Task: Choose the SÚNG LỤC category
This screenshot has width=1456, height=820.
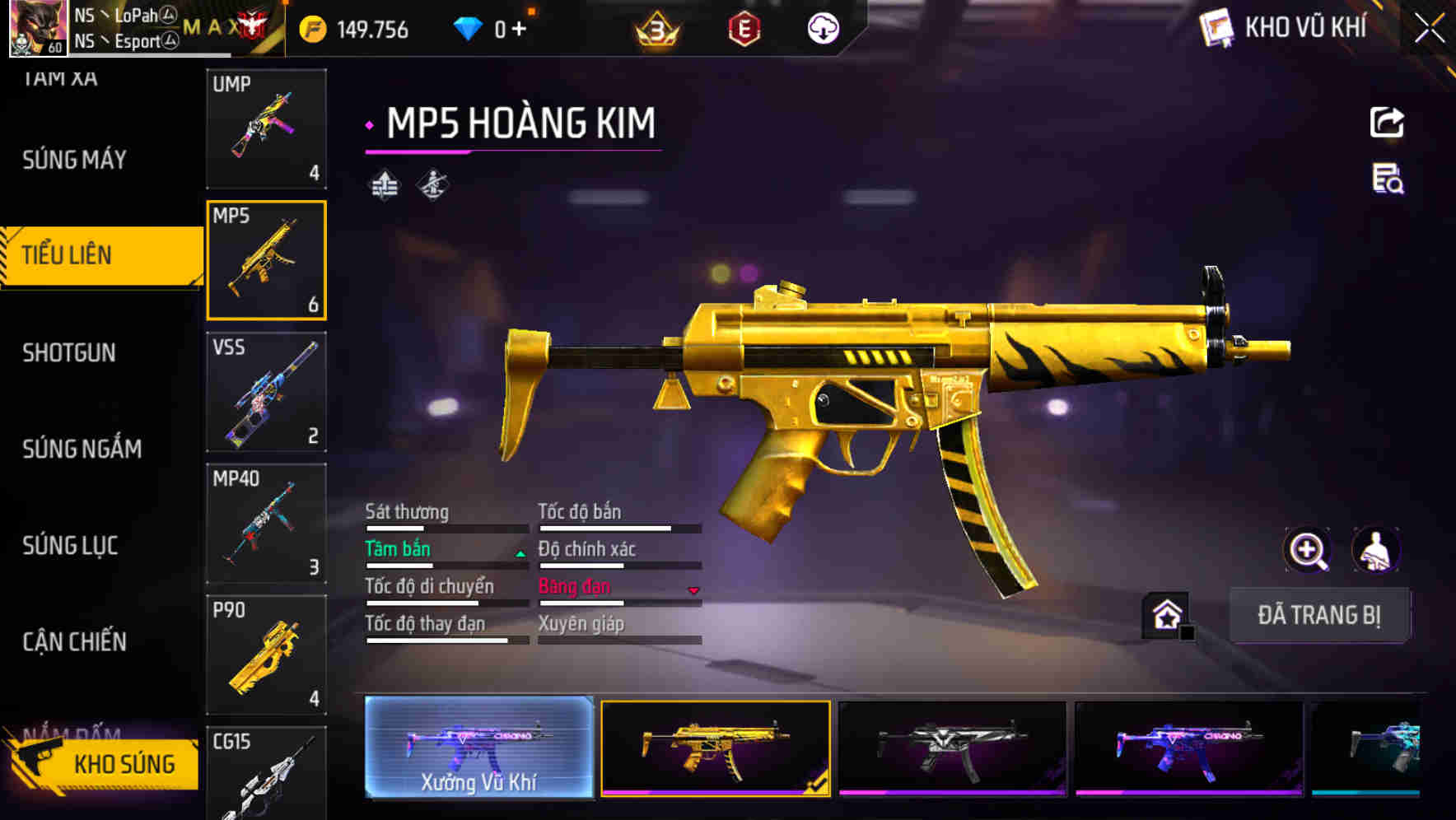Action: pos(70,545)
